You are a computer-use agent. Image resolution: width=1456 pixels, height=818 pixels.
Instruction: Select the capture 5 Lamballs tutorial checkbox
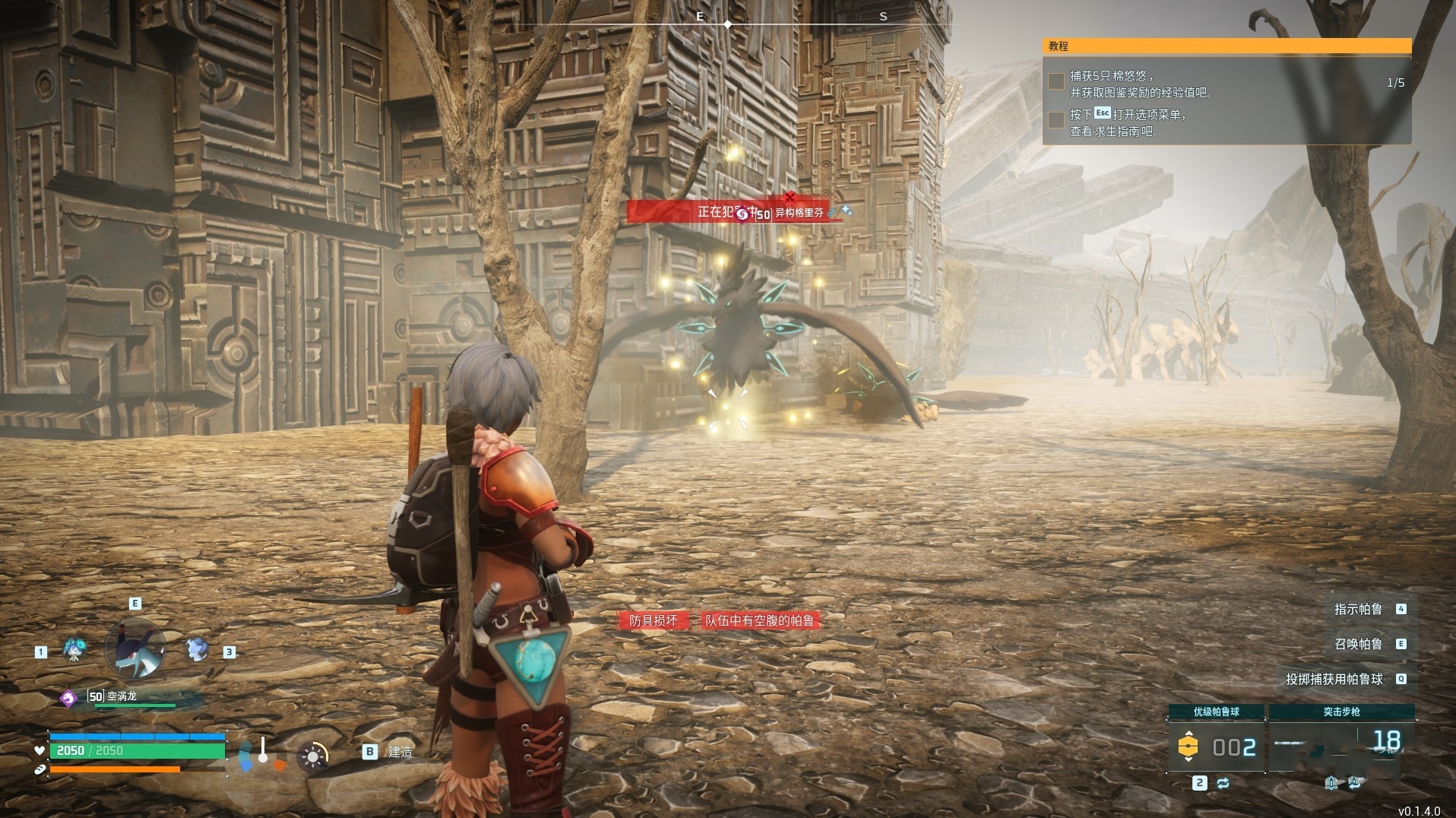[x=1056, y=81]
